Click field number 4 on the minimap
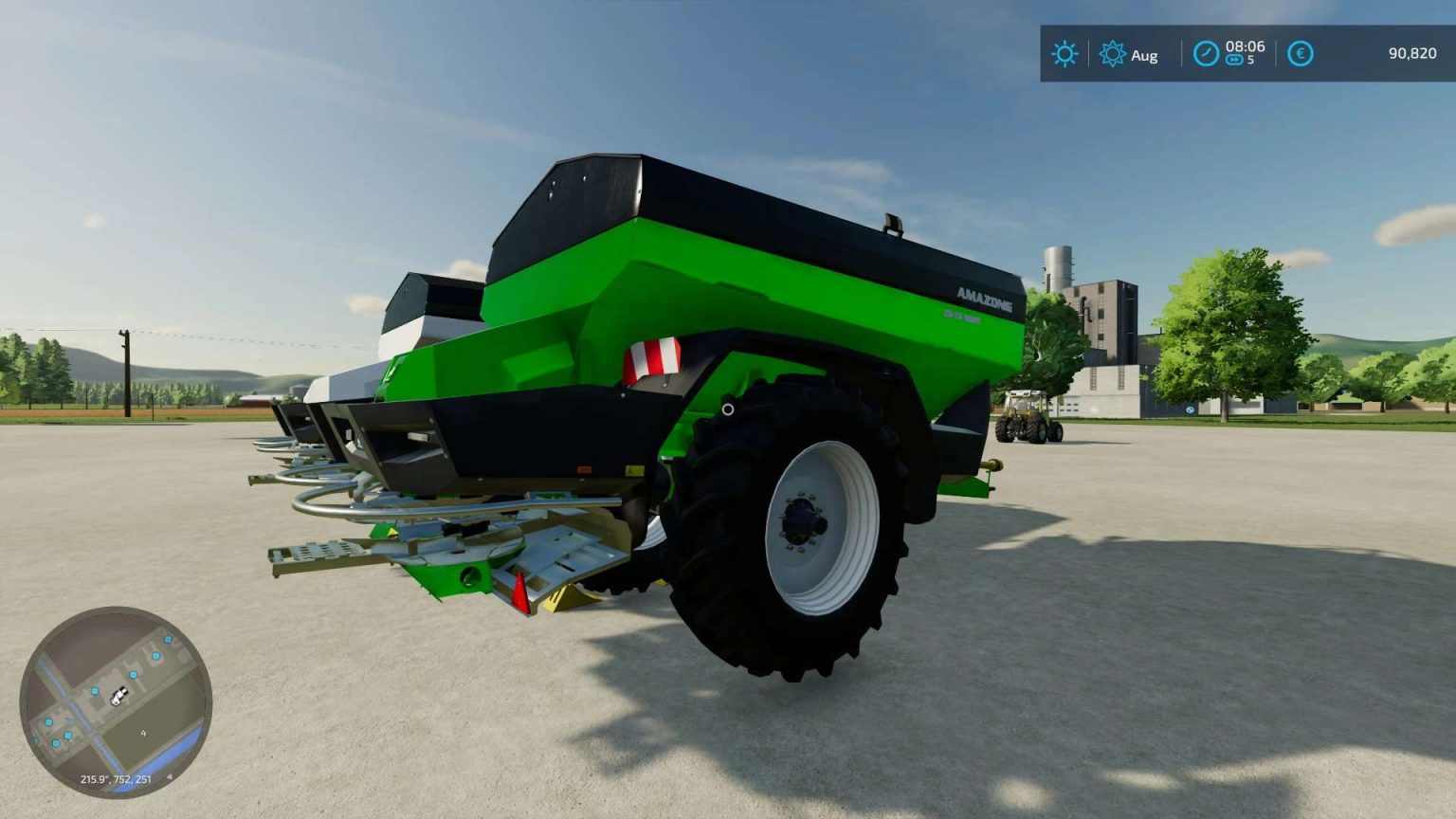 pyautogui.click(x=142, y=733)
